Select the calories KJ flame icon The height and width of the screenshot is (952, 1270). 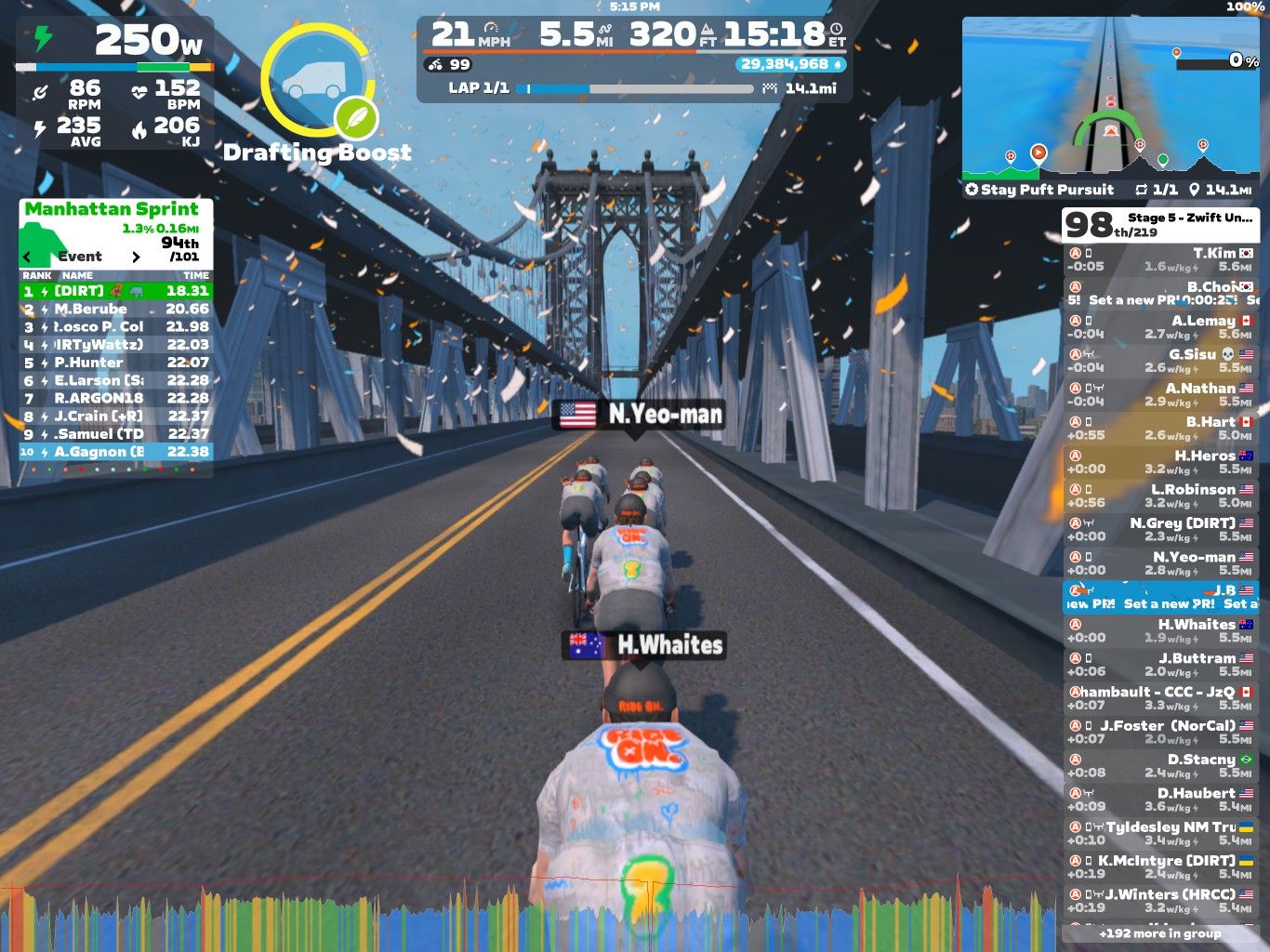click(138, 127)
